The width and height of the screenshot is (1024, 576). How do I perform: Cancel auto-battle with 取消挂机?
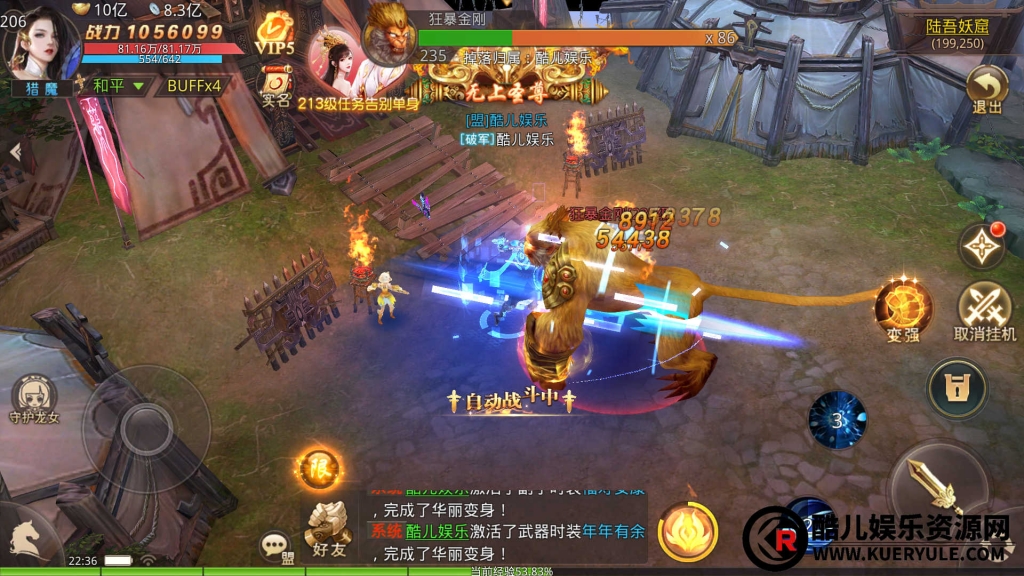tap(984, 310)
